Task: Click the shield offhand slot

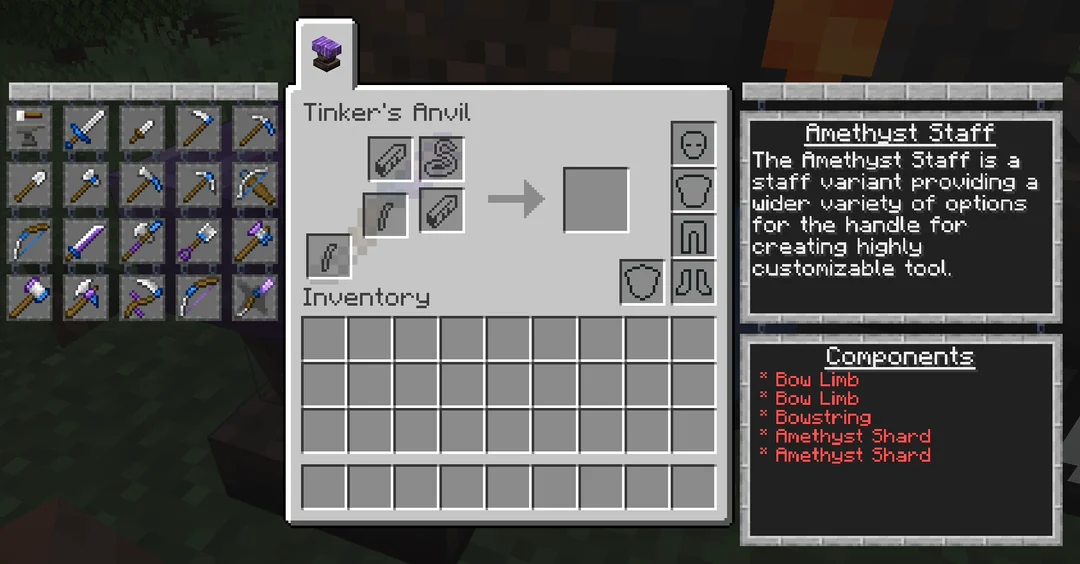Action: [x=641, y=282]
